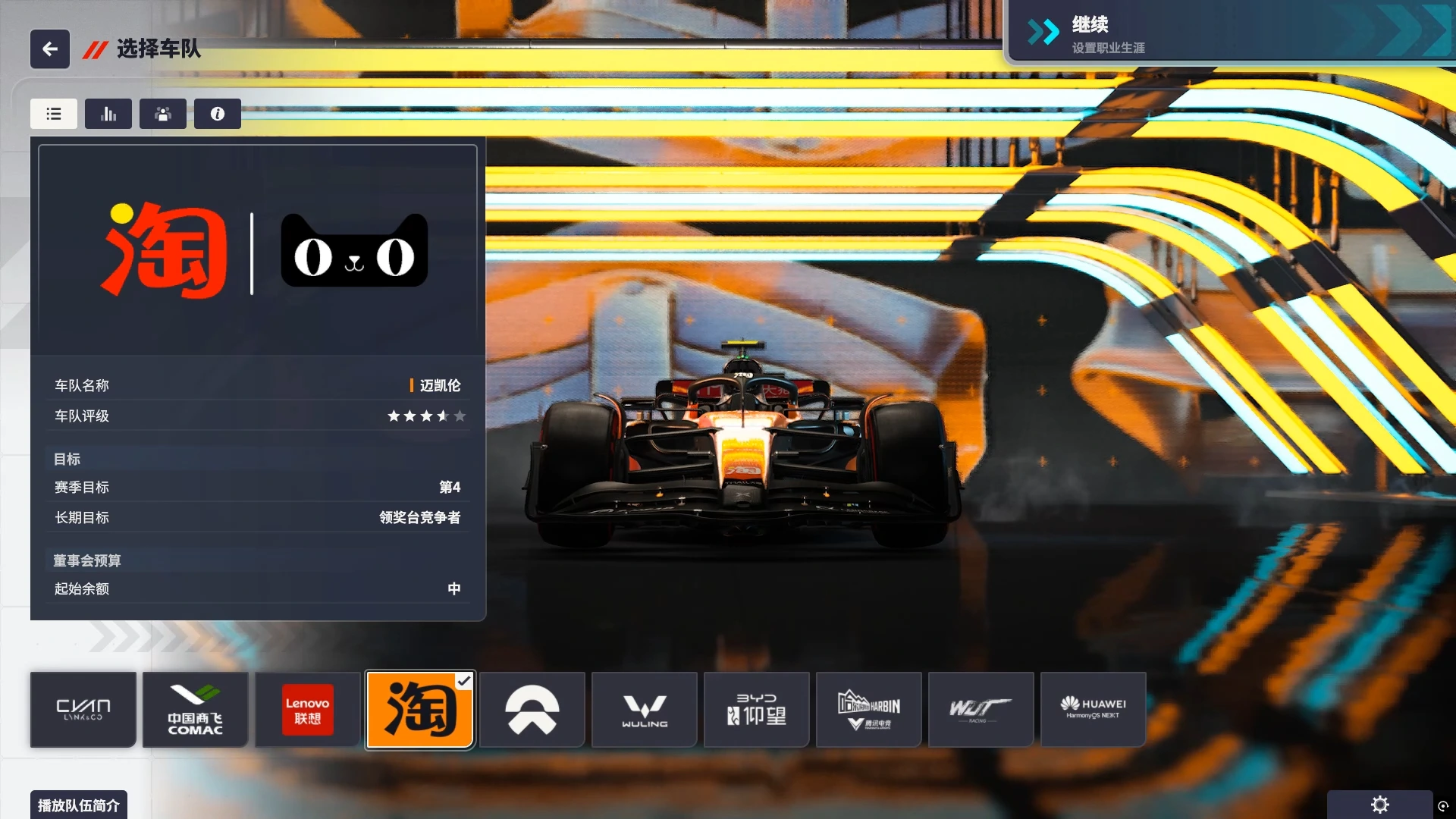This screenshot has height=819, width=1456.
Task: Choose the Harbin team tile
Action: (869, 710)
